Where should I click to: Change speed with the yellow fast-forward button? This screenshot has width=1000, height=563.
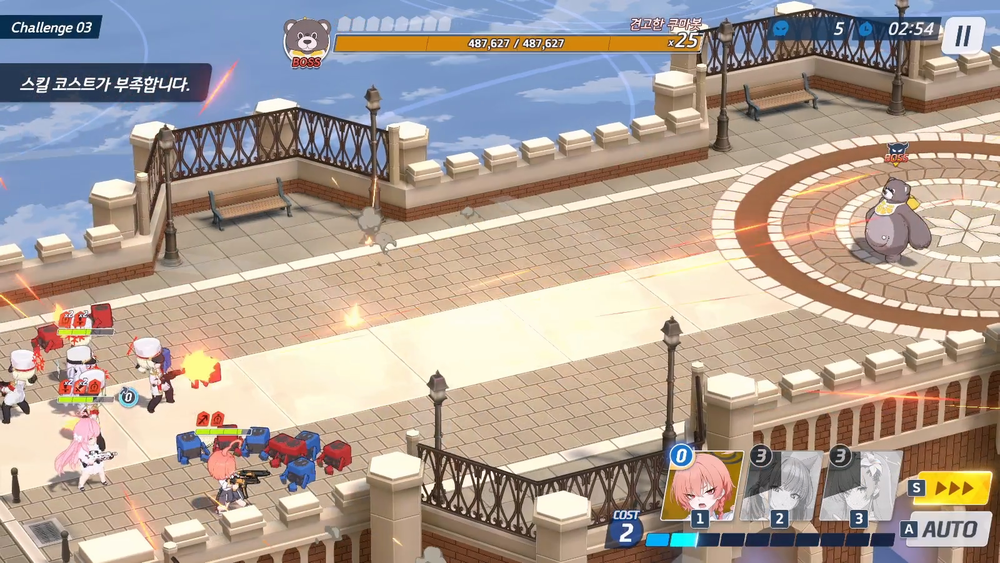tap(951, 487)
